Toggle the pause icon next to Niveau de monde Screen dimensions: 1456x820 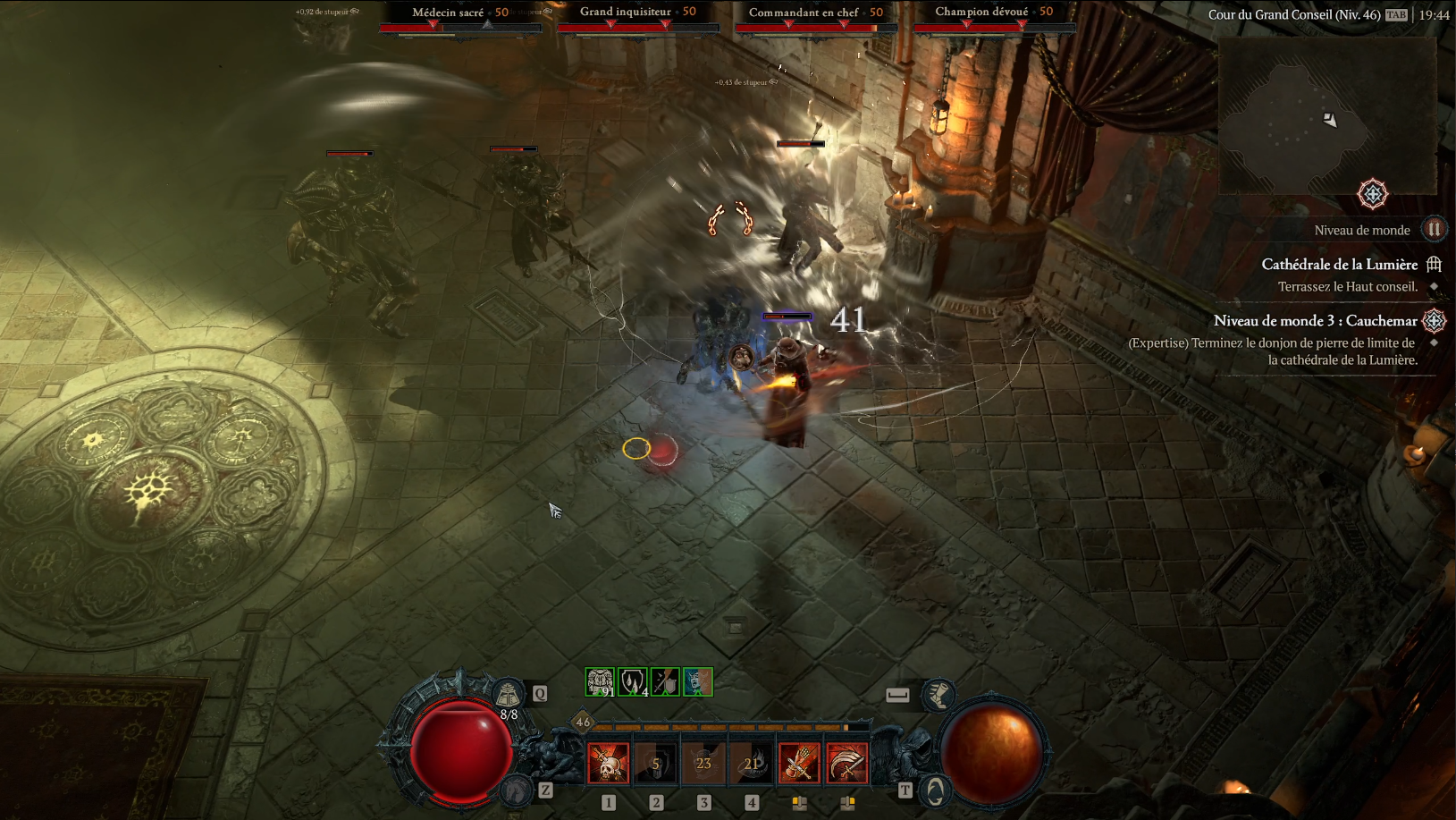click(1435, 230)
